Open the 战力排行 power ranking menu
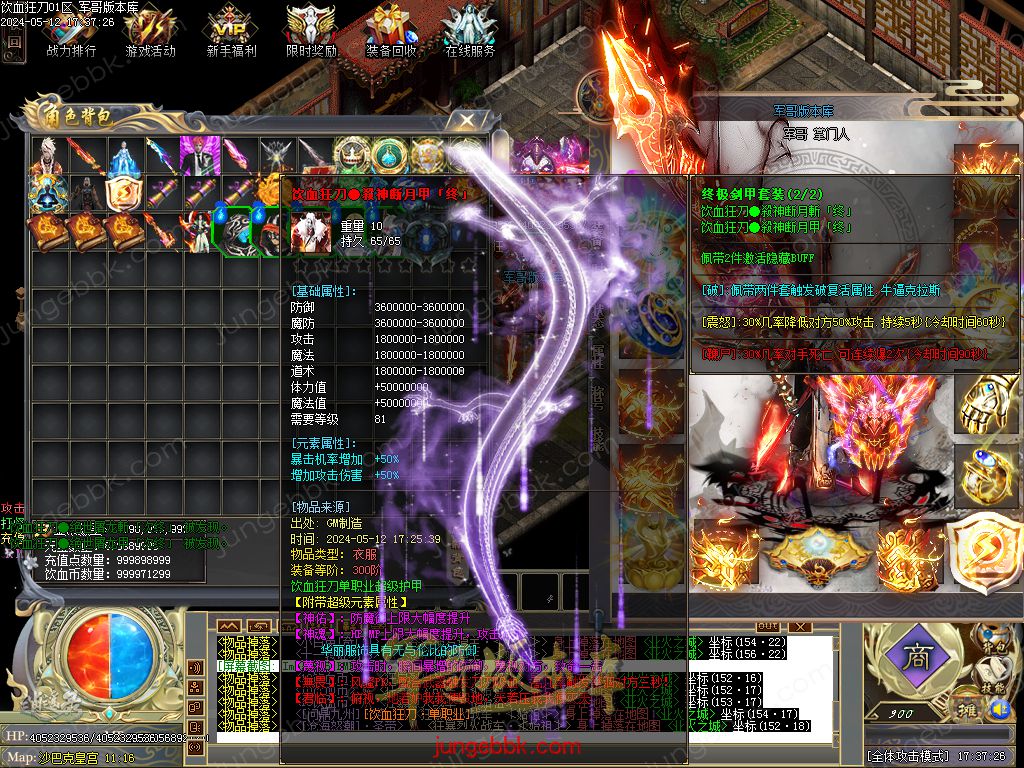Image resolution: width=1024 pixels, height=768 pixels. (71, 30)
